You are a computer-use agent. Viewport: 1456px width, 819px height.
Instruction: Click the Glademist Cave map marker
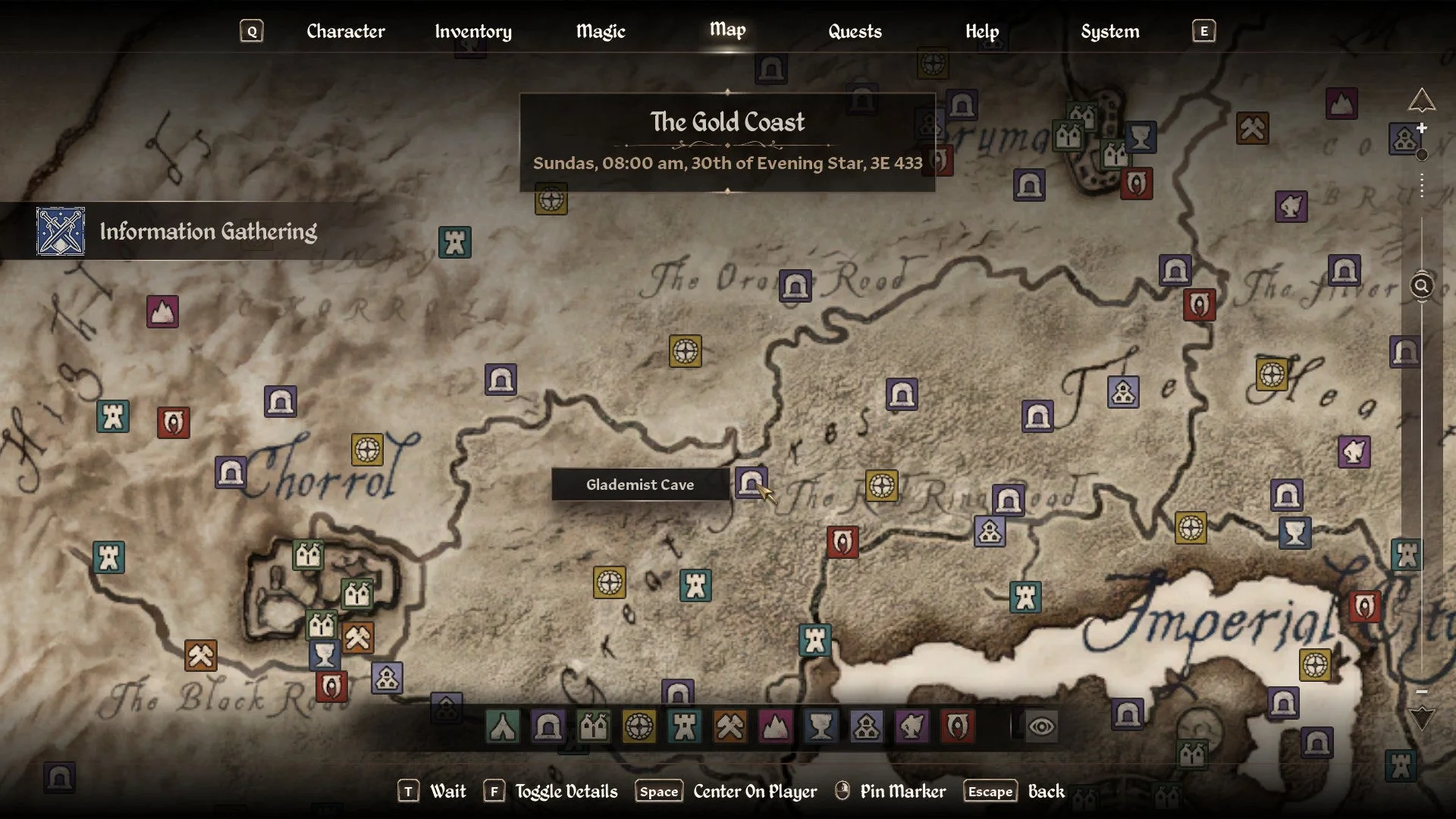click(x=751, y=483)
